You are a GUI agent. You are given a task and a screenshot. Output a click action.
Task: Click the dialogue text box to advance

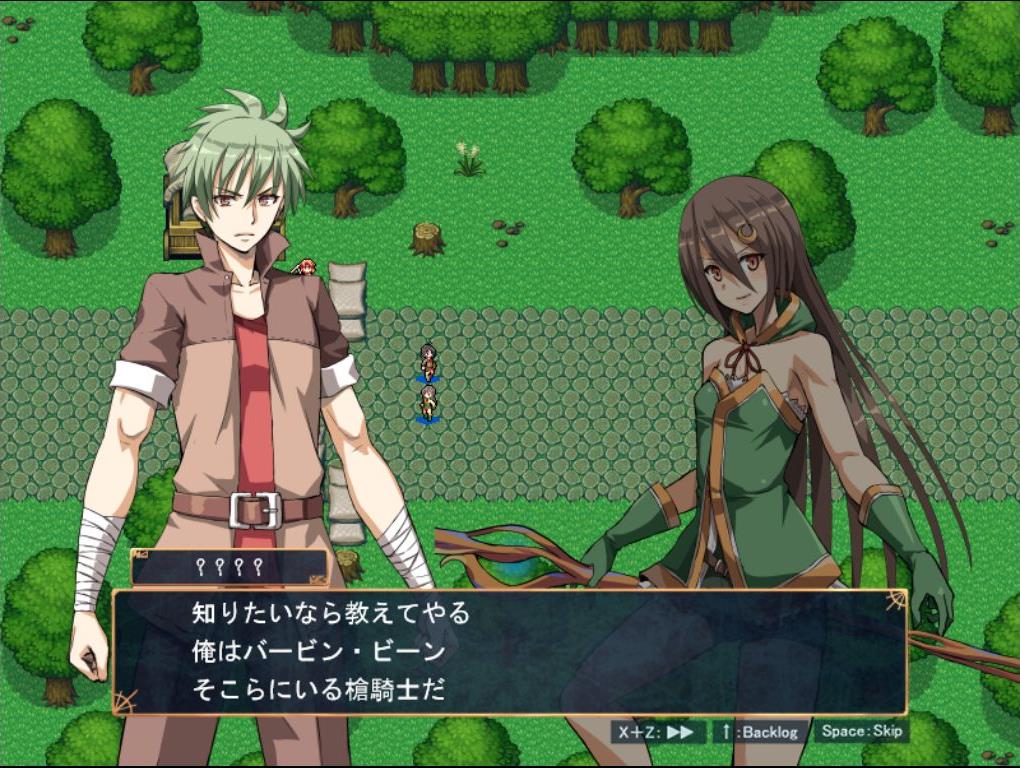coord(510,651)
